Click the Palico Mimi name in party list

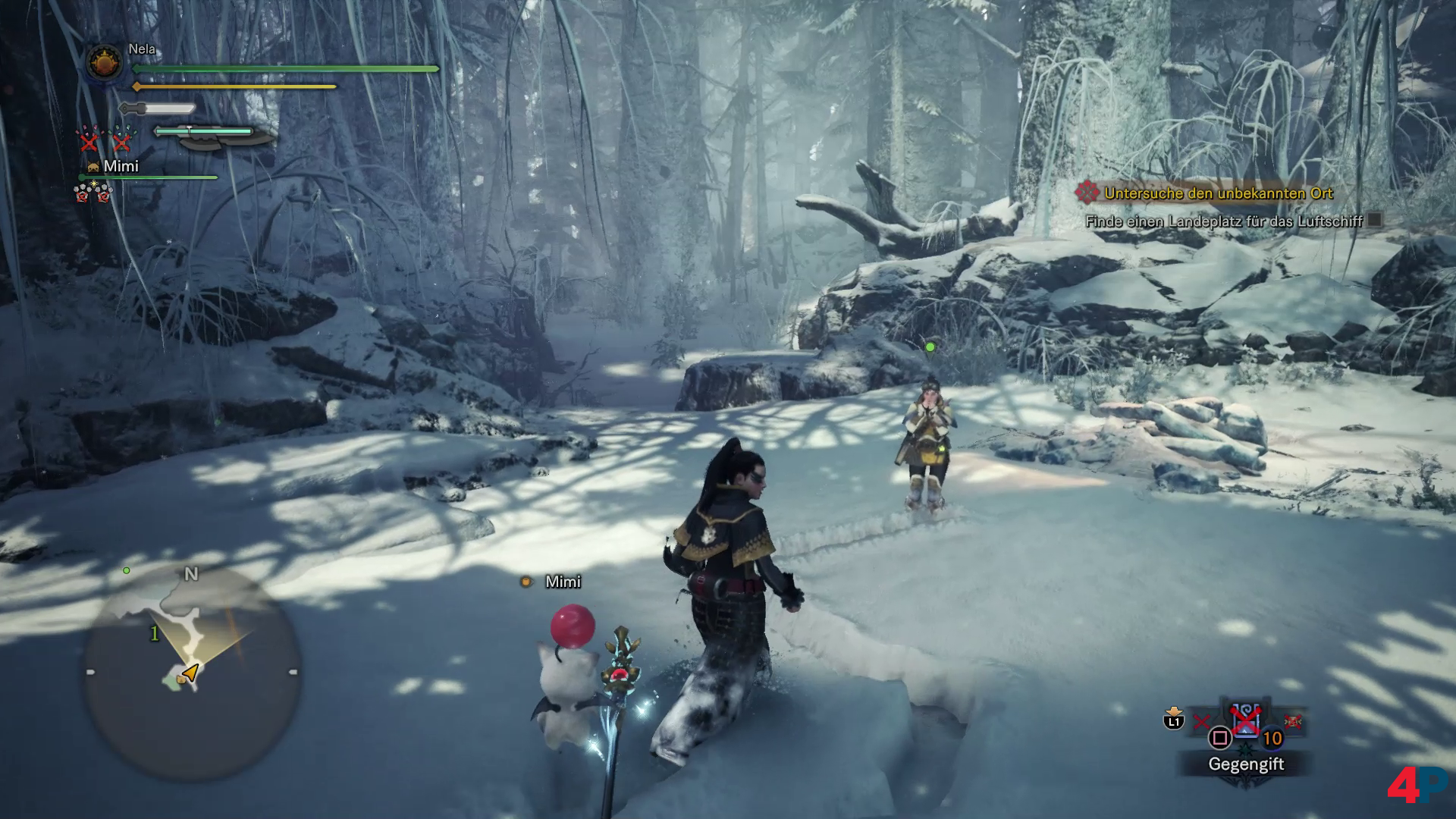pyautogui.click(x=121, y=166)
